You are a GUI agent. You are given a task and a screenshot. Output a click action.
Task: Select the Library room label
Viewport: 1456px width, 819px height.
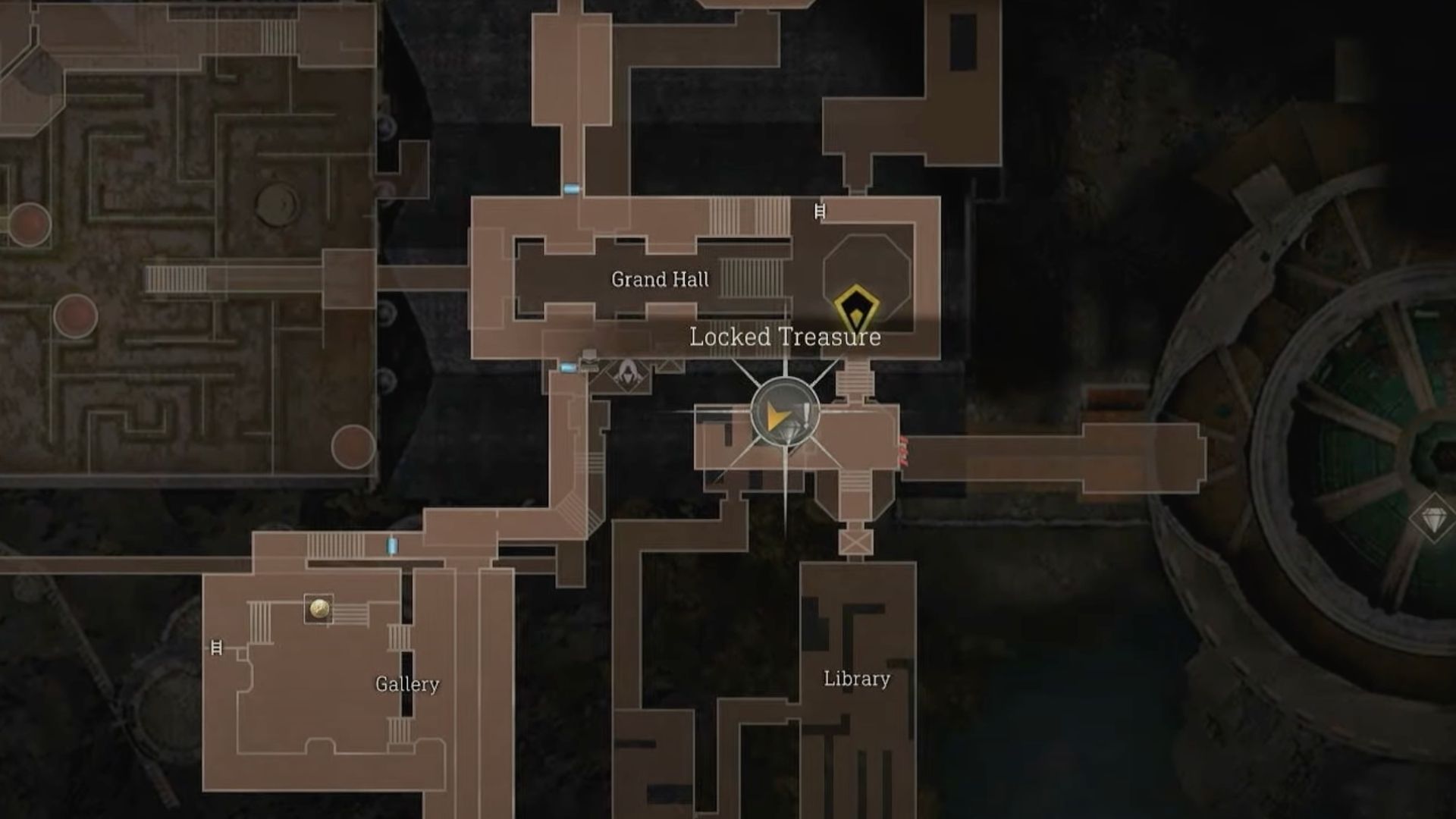point(857,680)
